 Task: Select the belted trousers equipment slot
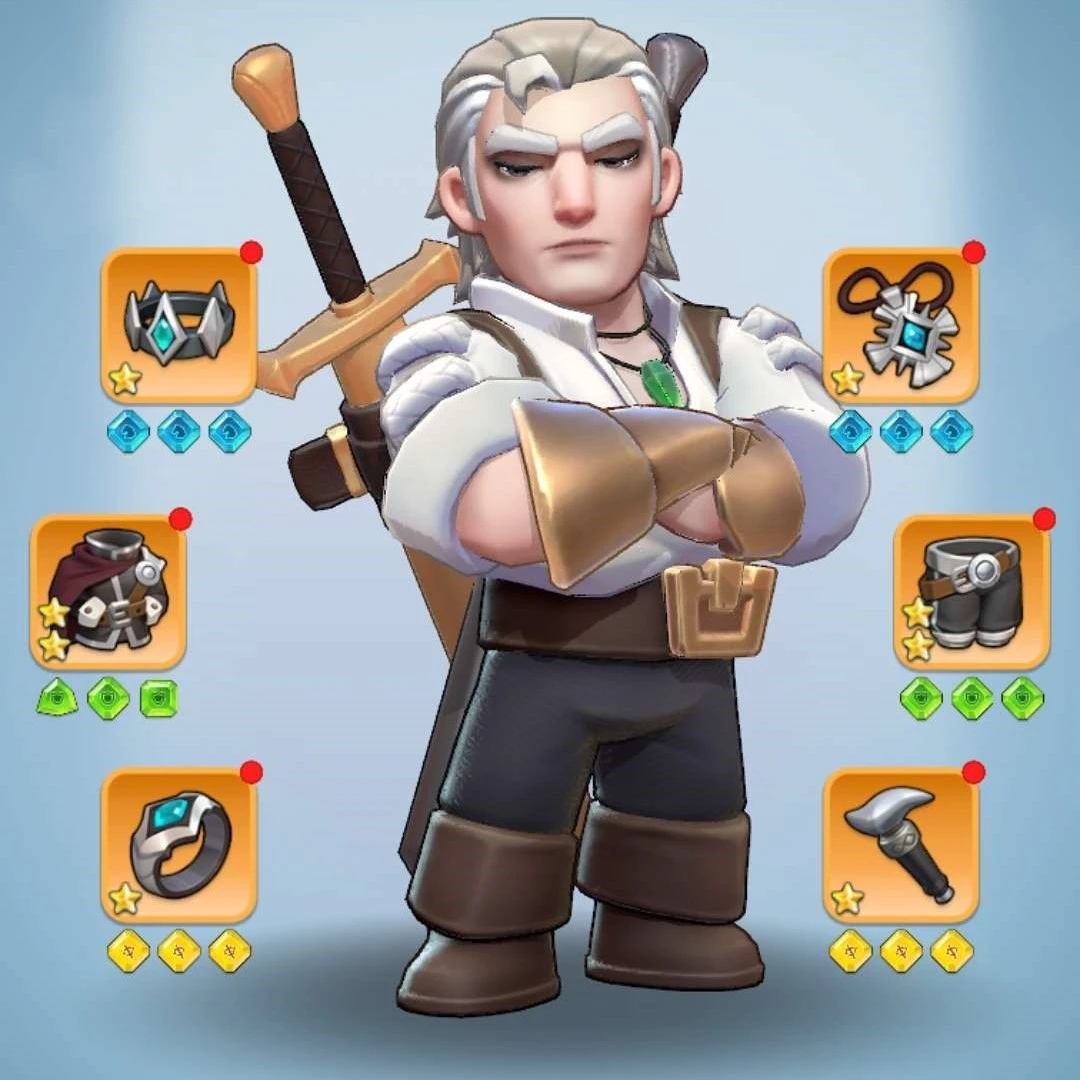click(971, 592)
